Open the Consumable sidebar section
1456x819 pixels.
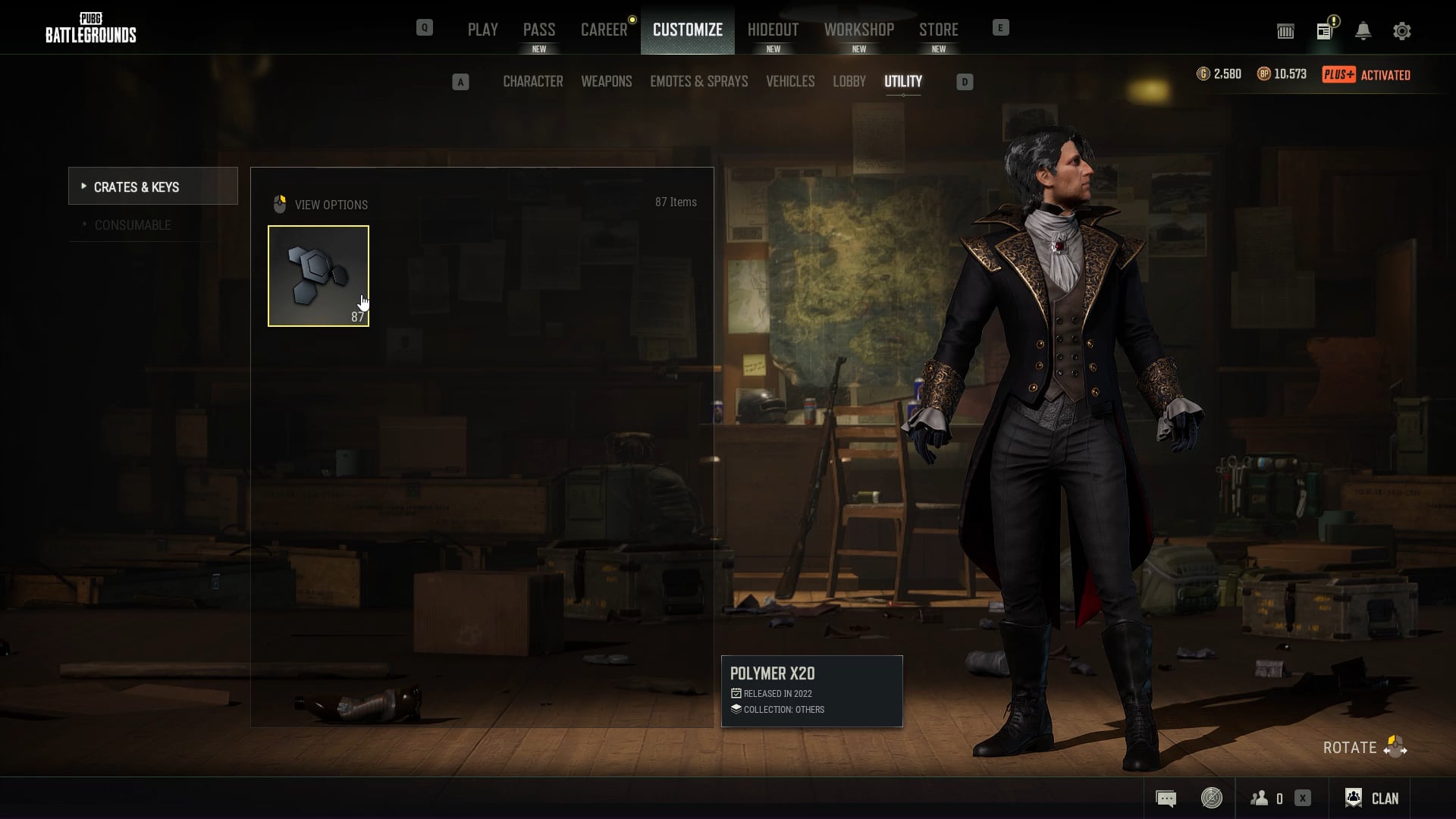point(133,225)
